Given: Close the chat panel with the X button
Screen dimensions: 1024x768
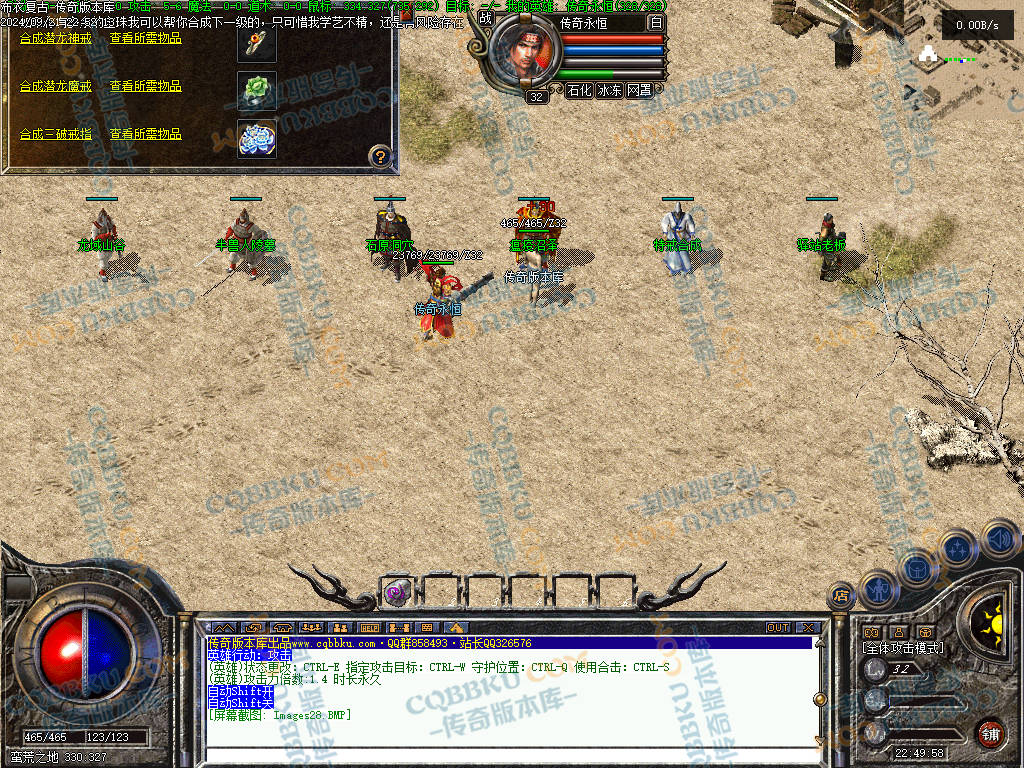Looking at the screenshot, I should (808, 628).
